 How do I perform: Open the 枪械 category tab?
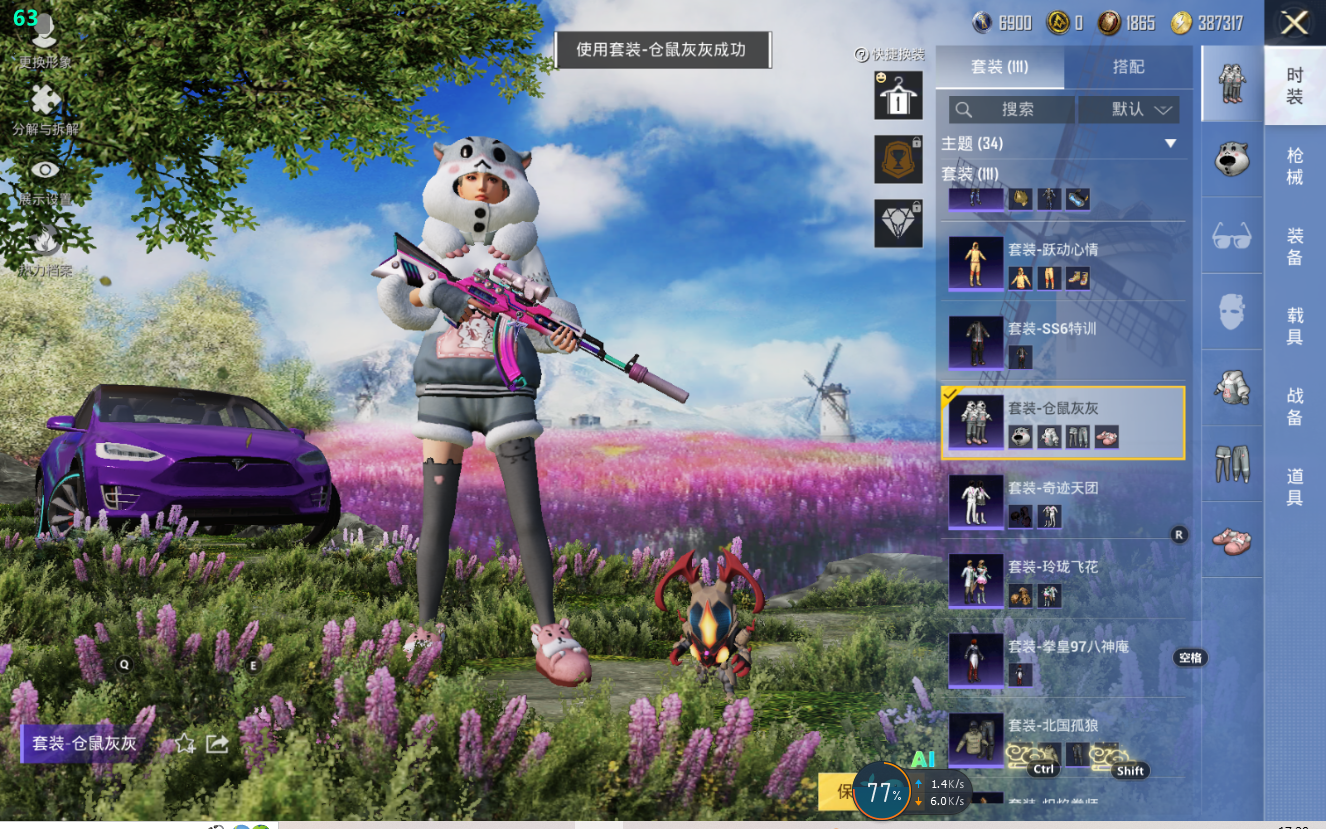point(1295,166)
